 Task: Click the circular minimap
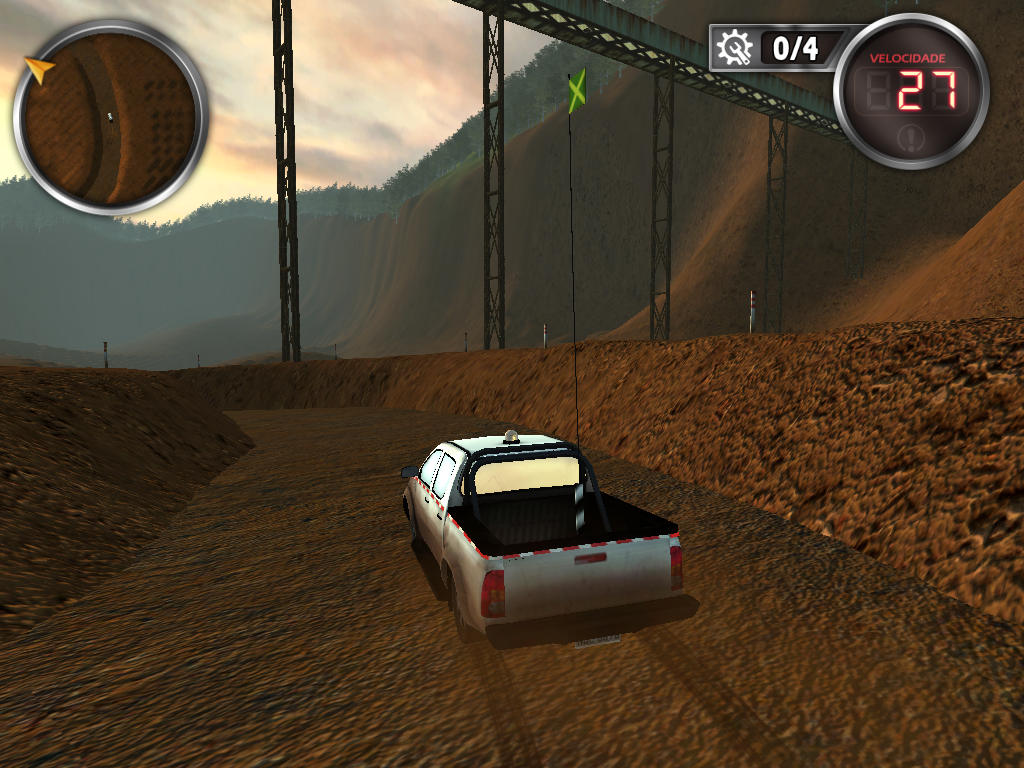[110, 117]
